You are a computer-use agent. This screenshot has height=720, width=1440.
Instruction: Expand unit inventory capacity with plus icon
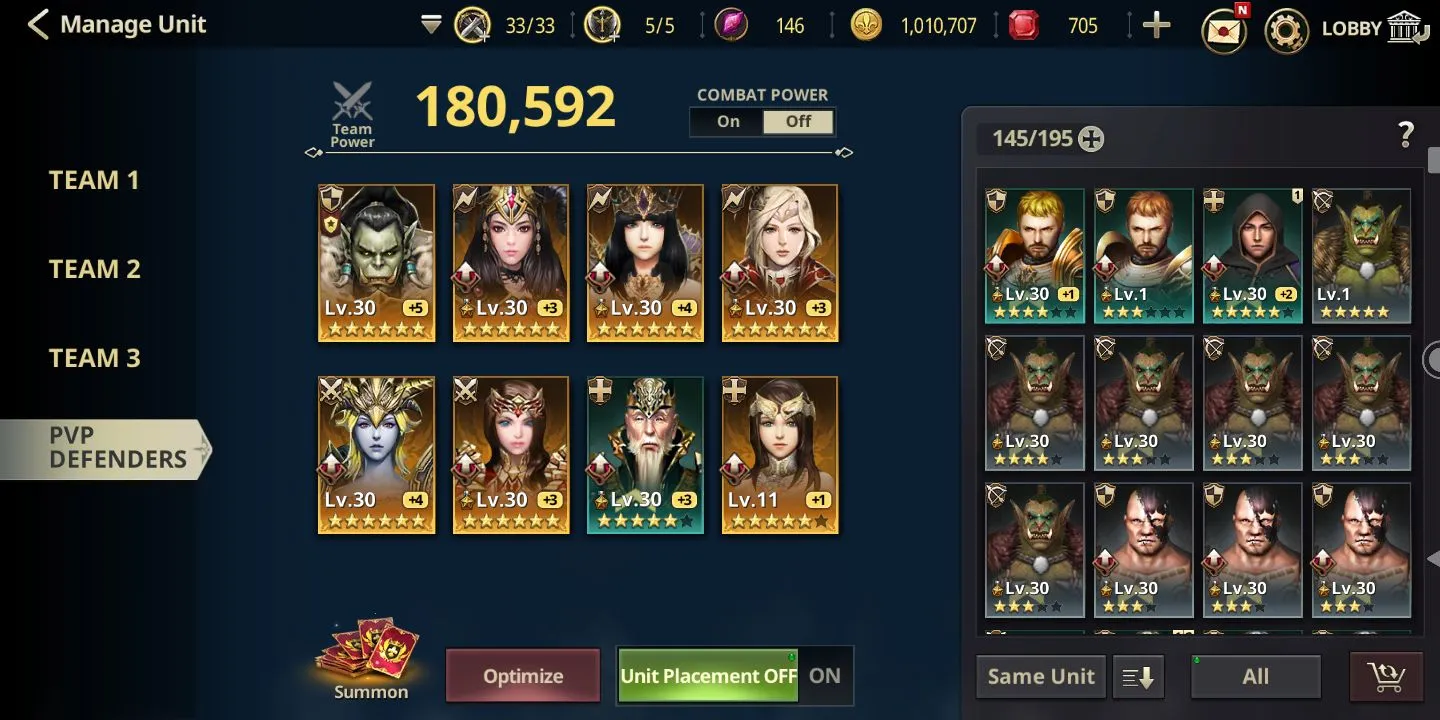click(1091, 139)
